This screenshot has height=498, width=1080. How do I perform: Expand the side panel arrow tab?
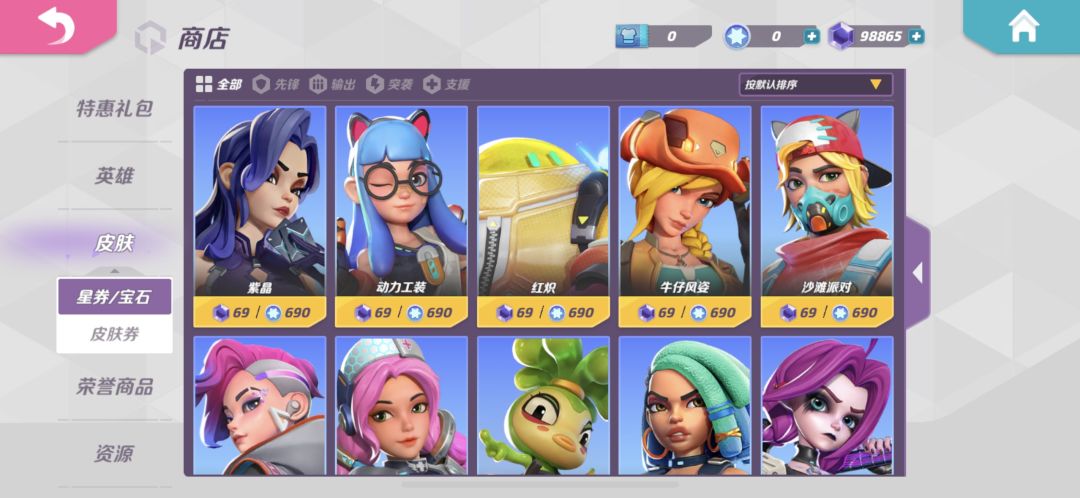917,272
